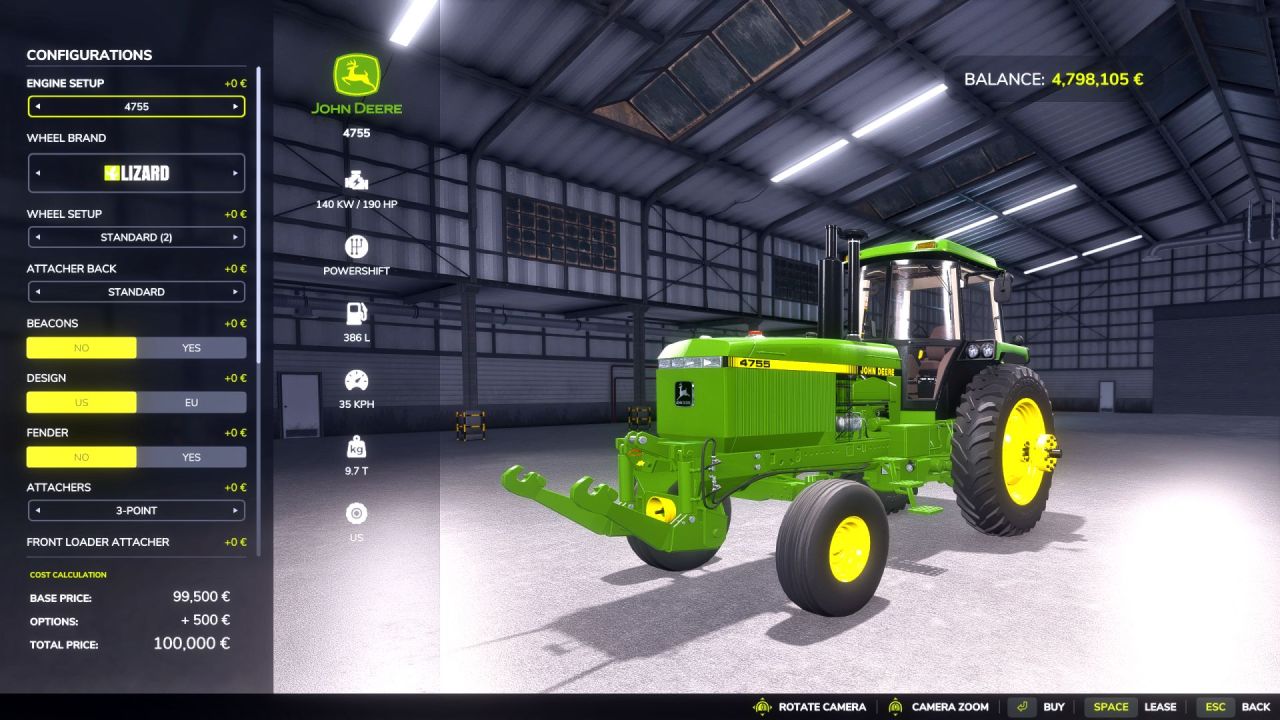Set Fender option to YES
This screenshot has height=720, width=1280.
[x=192, y=457]
